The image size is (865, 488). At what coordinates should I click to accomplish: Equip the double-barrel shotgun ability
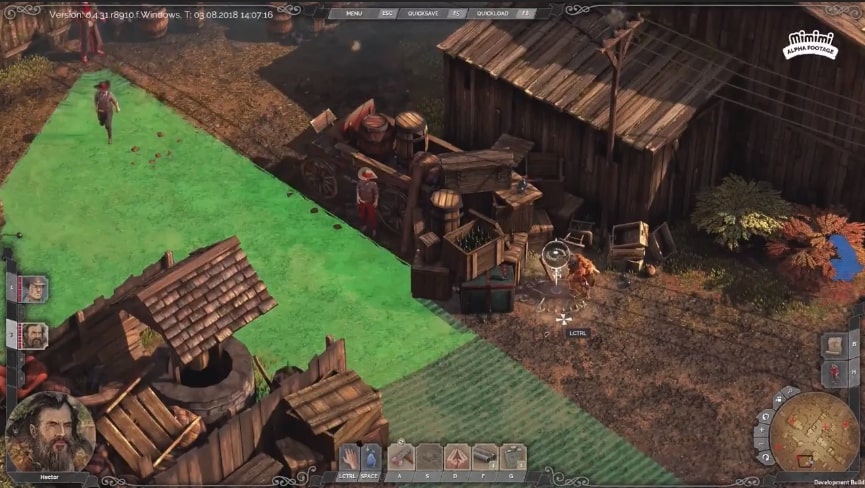[x=485, y=457]
